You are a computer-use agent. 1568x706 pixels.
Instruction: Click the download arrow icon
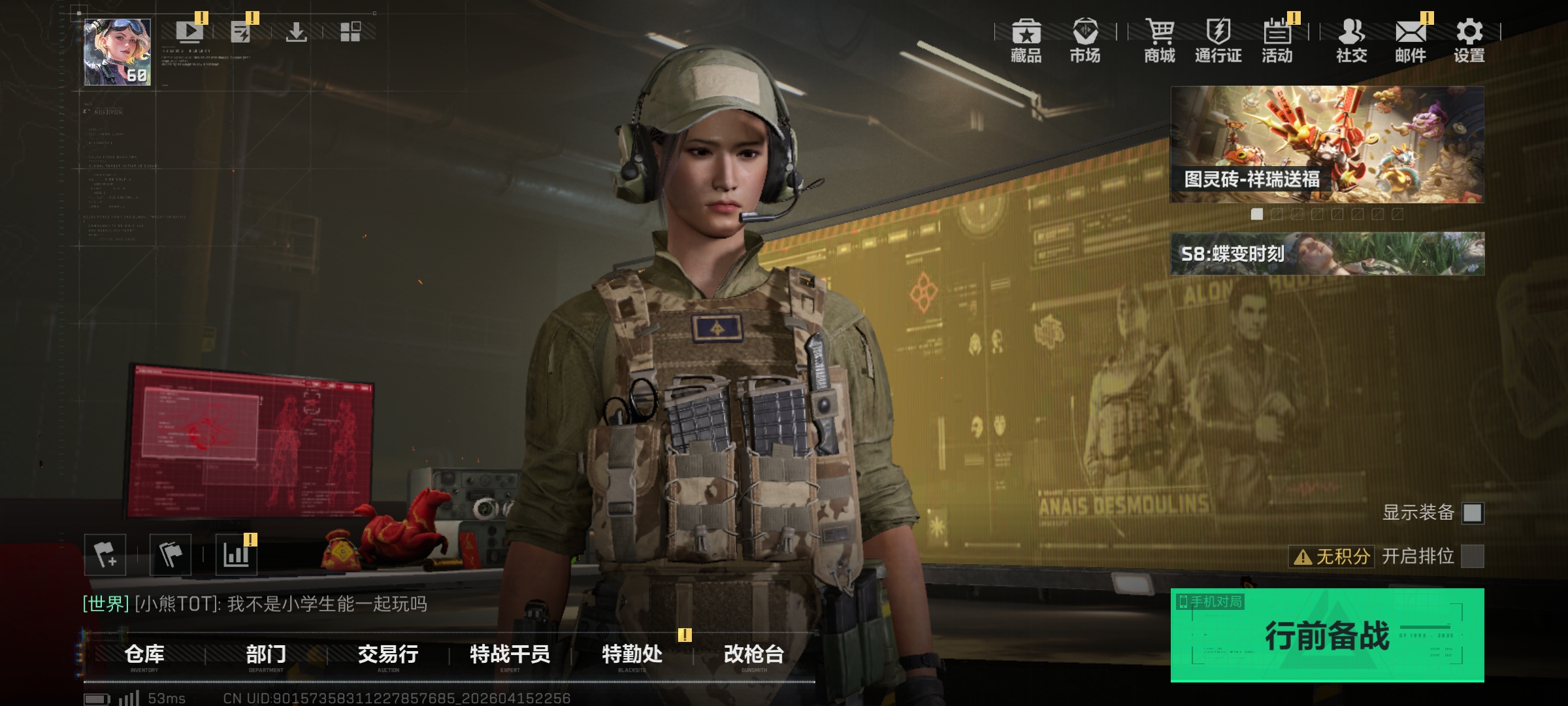click(296, 31)
